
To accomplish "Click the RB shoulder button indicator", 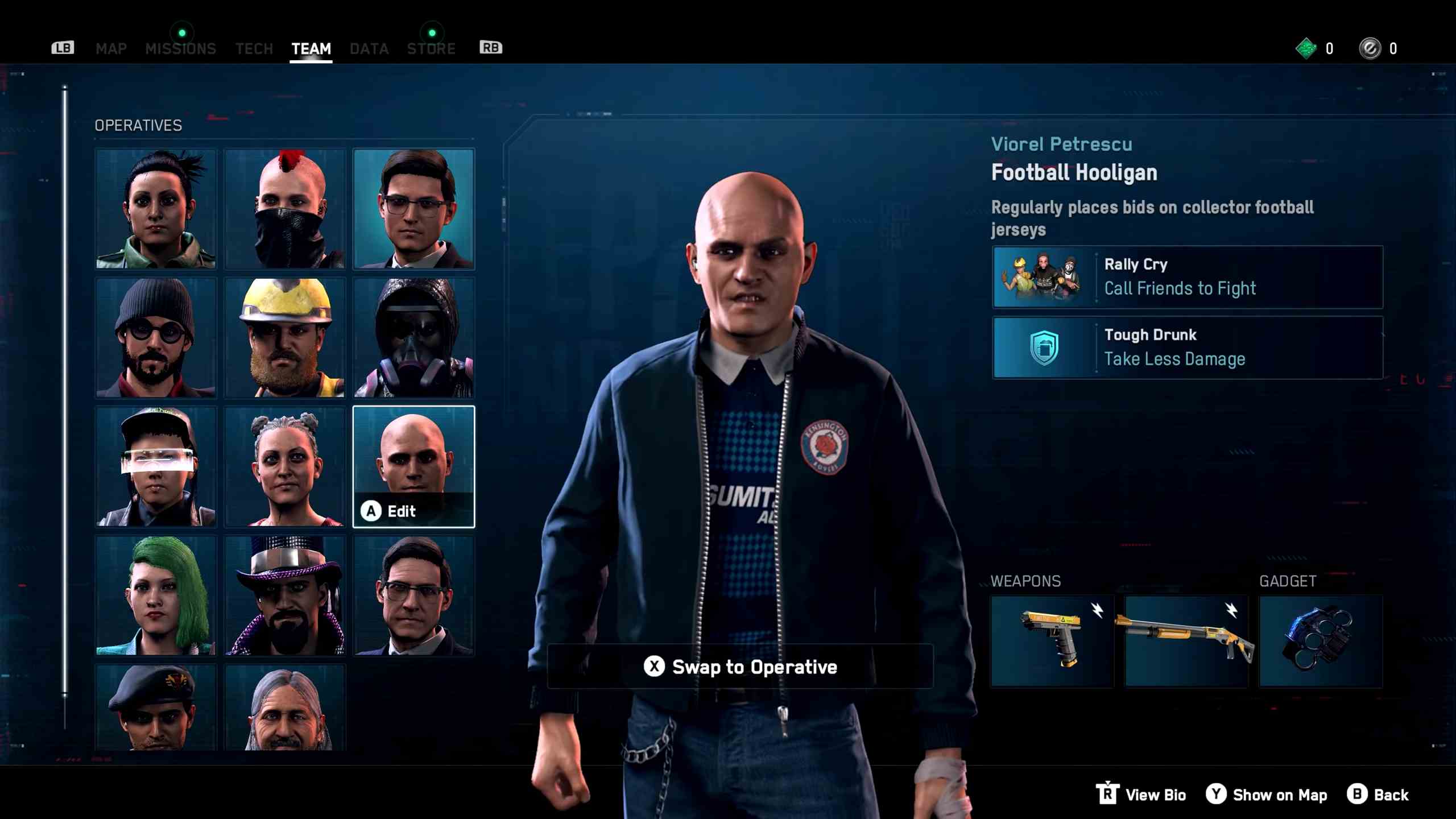I will [491, 48].
